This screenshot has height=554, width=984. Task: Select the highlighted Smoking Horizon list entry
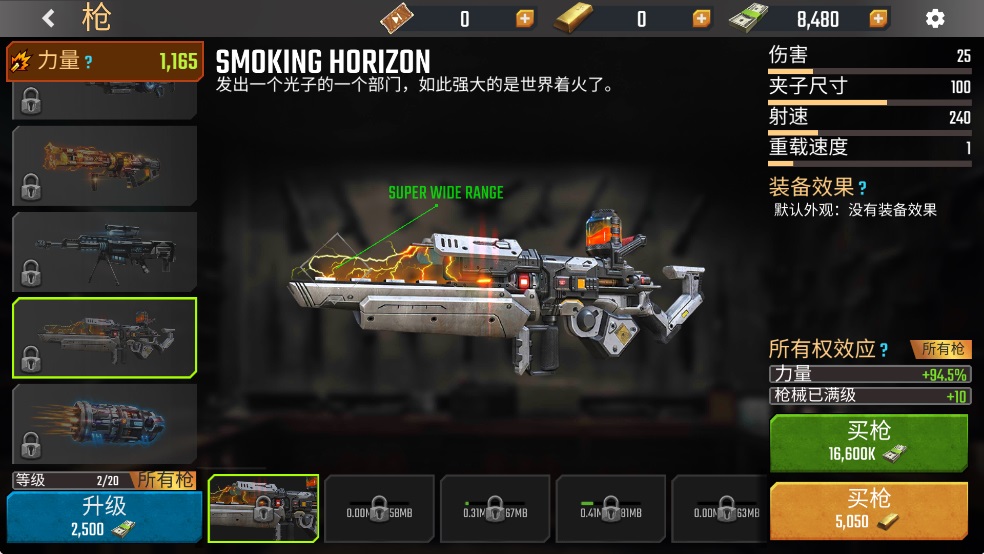[x=104, y=338]
